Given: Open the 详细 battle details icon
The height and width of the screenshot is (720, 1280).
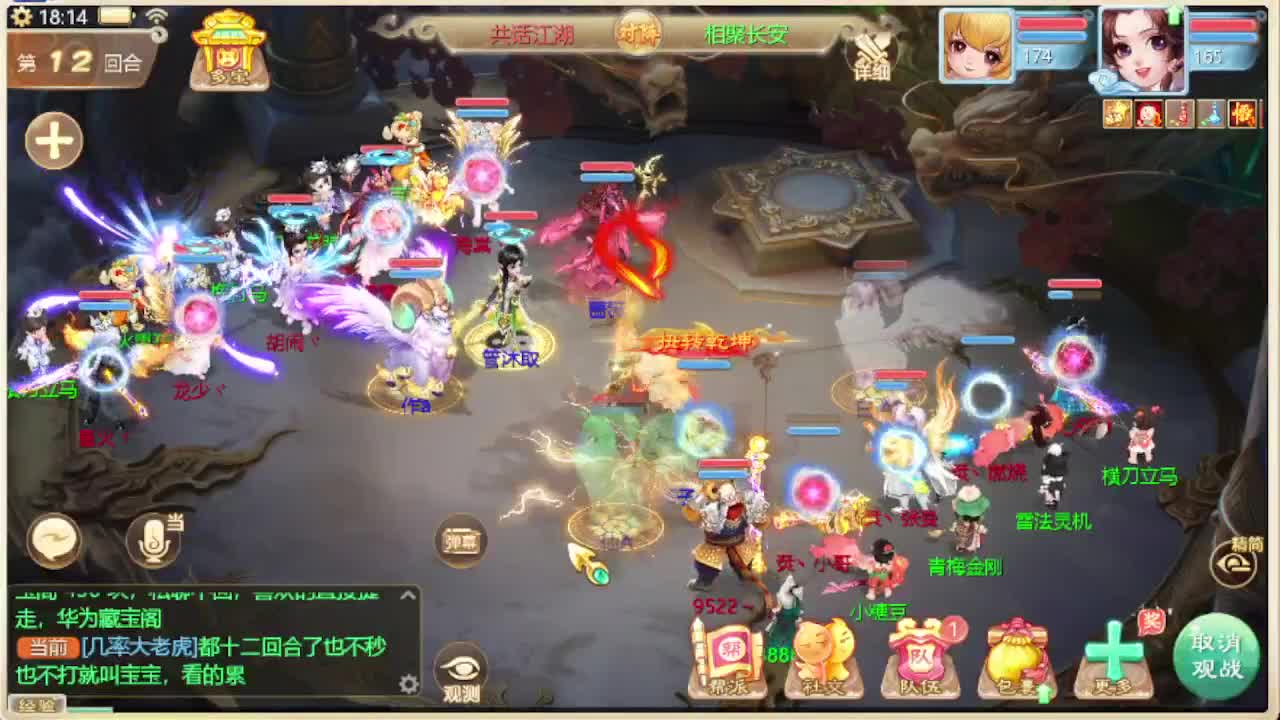Looking at the screenshot, I should click(x=872, y=55).
